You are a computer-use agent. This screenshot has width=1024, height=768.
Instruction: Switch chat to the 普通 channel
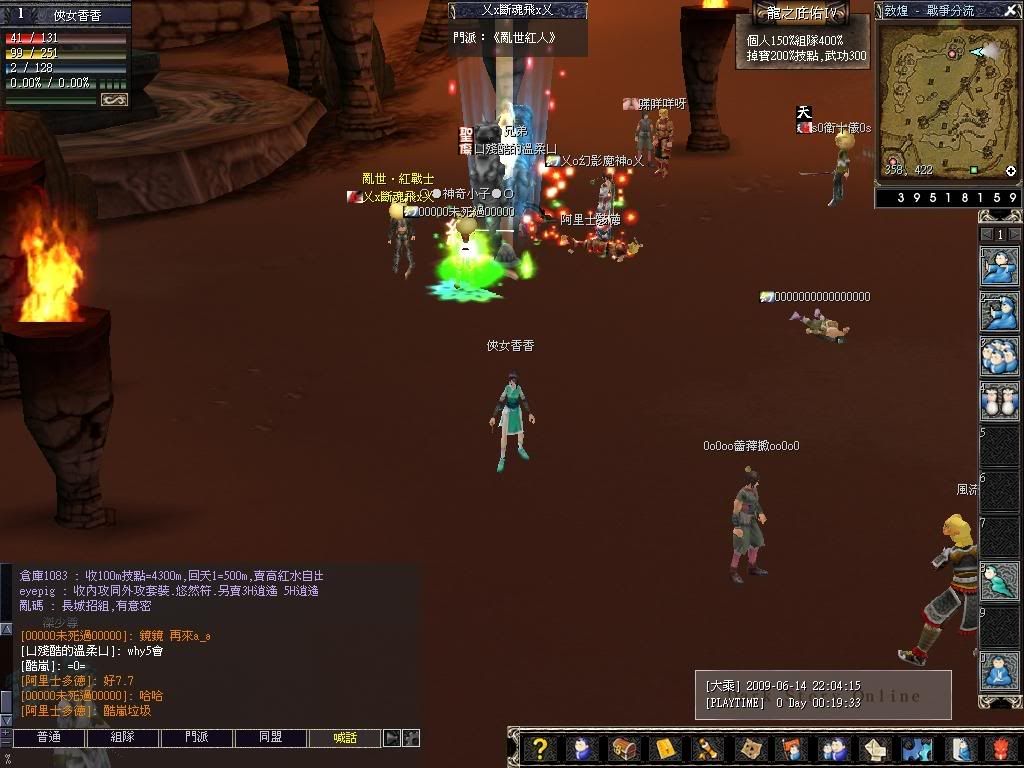pos(48,738)
